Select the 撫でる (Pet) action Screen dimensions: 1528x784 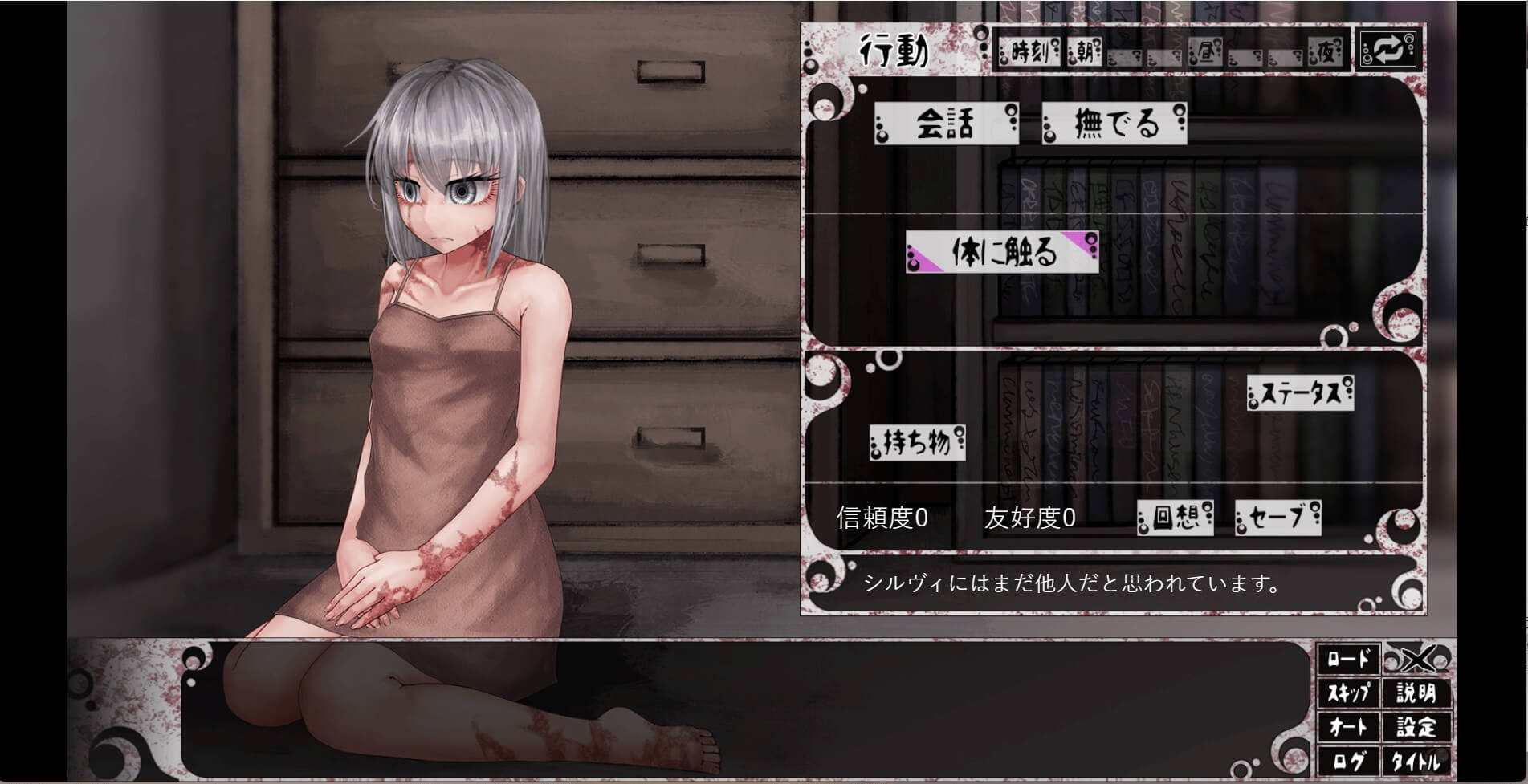(x=1116, y=123)
